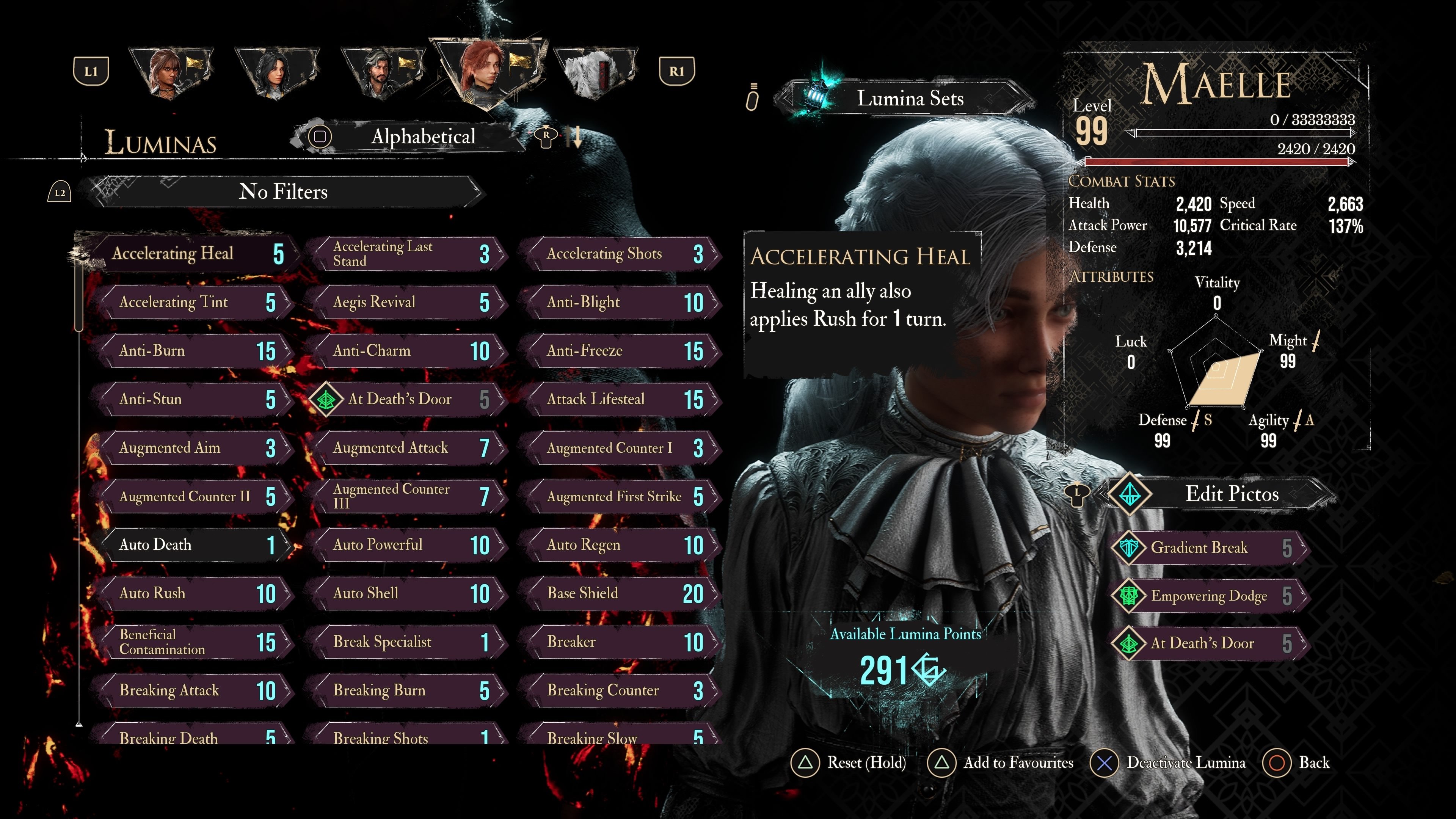Open the No Filters selector

(x=282, y=192)
